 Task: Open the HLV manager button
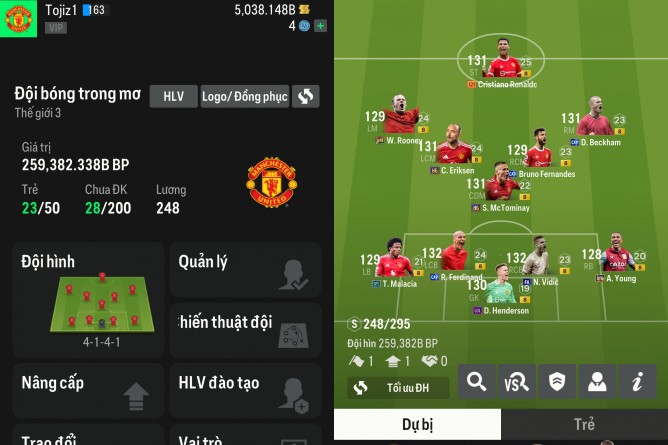173,96
